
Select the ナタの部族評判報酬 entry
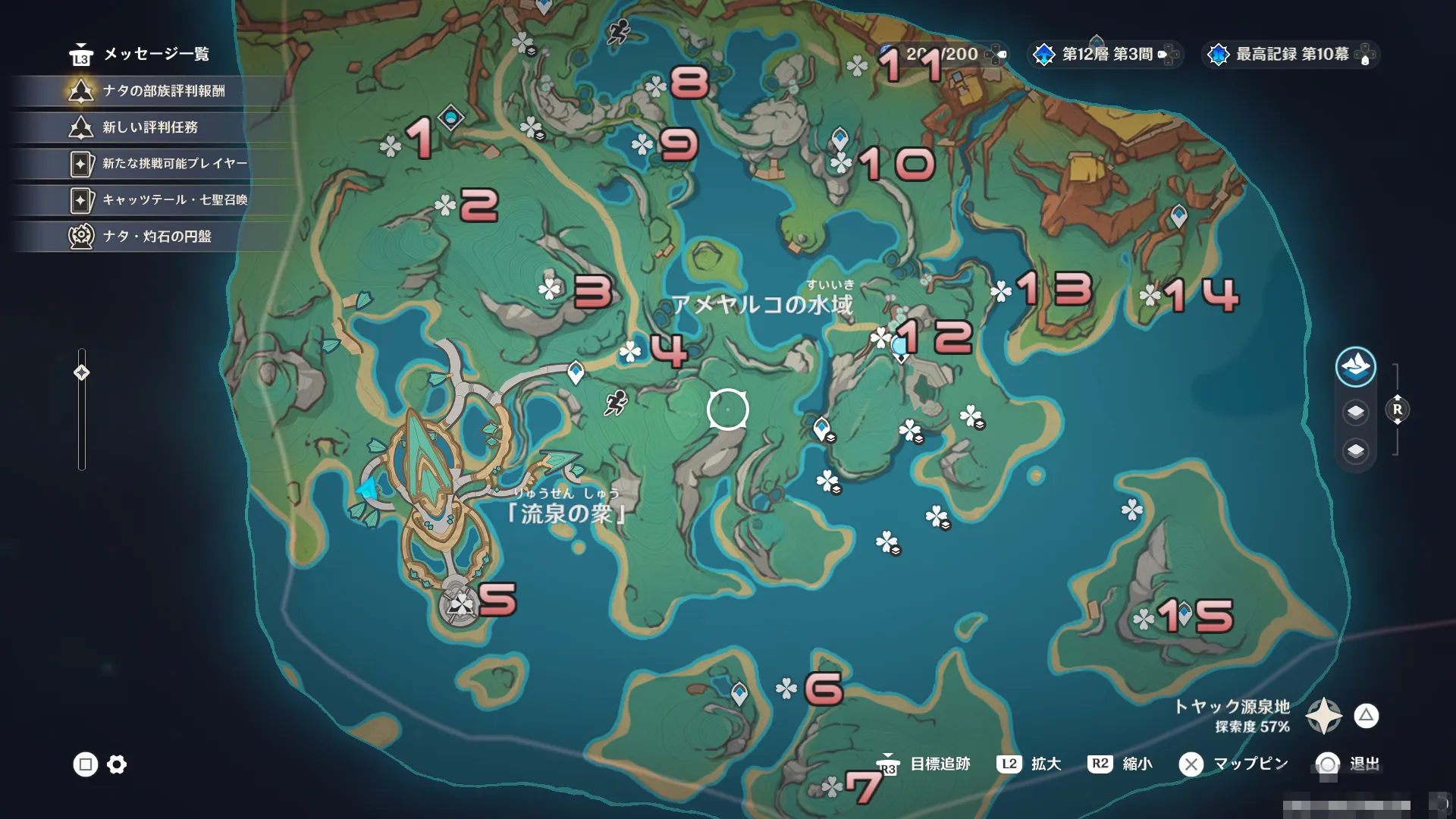coord(163,91)
